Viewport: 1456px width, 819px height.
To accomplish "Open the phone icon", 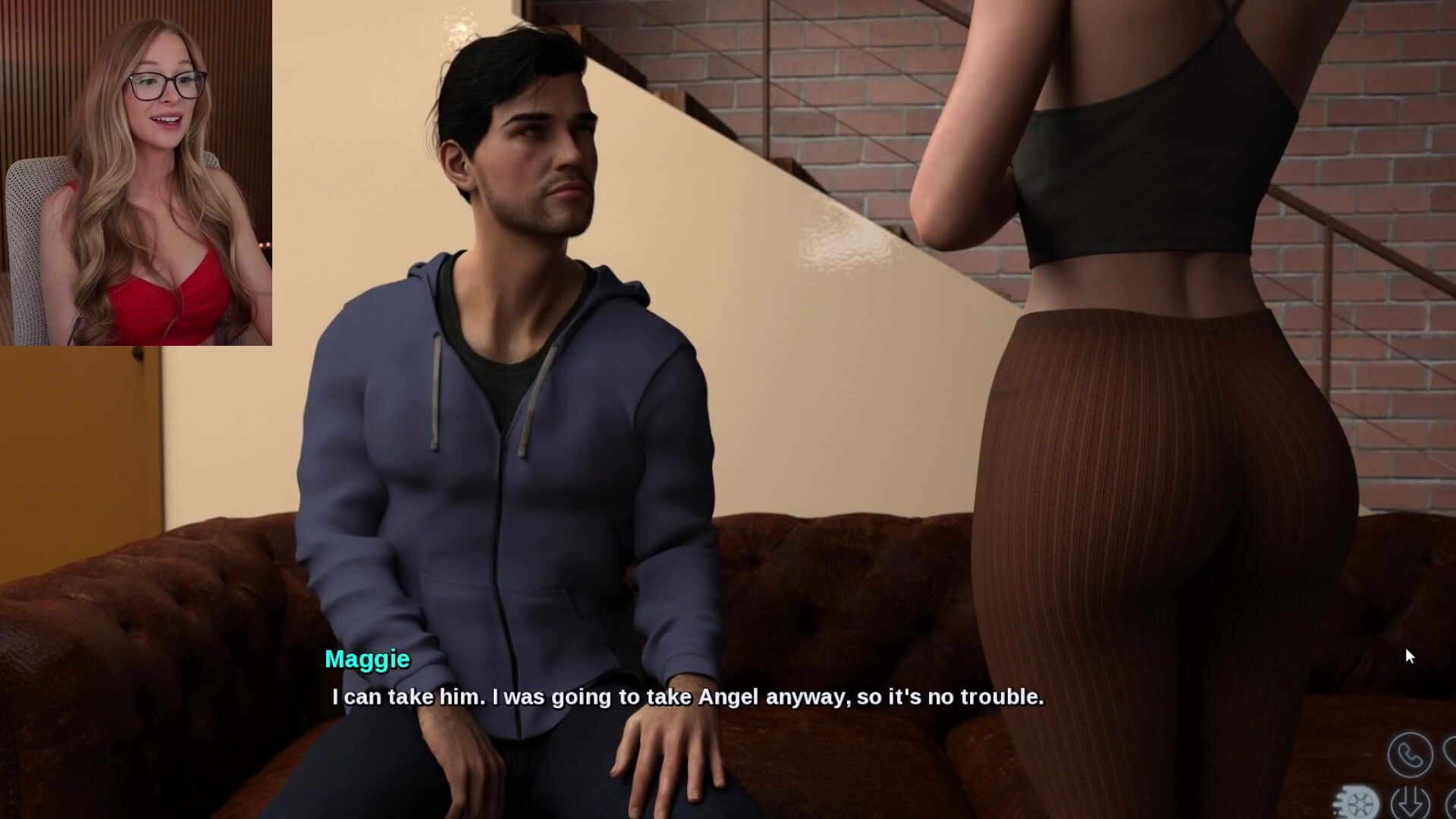I will click(1410, 755).
